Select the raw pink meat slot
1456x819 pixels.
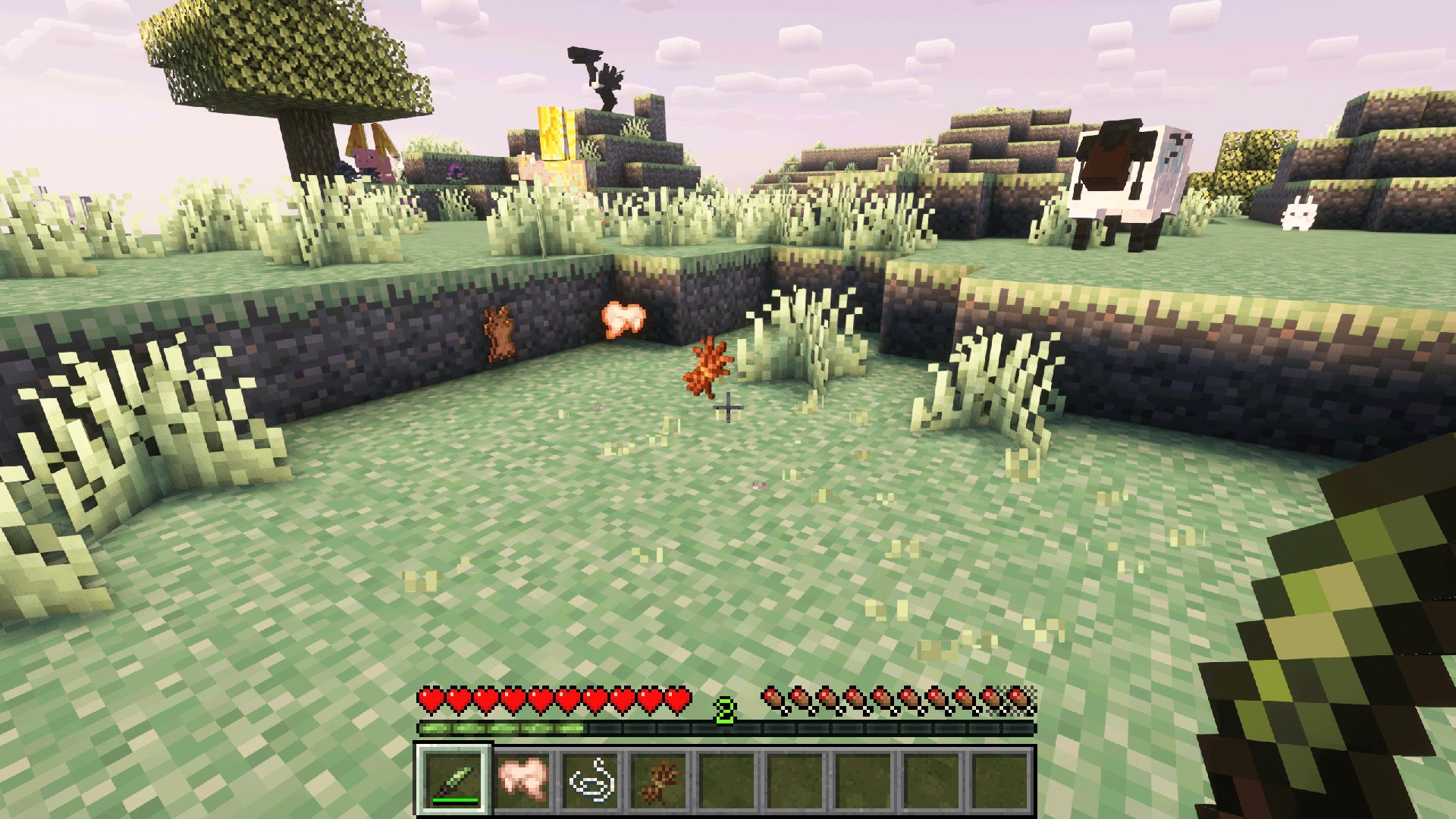(522, 780)
